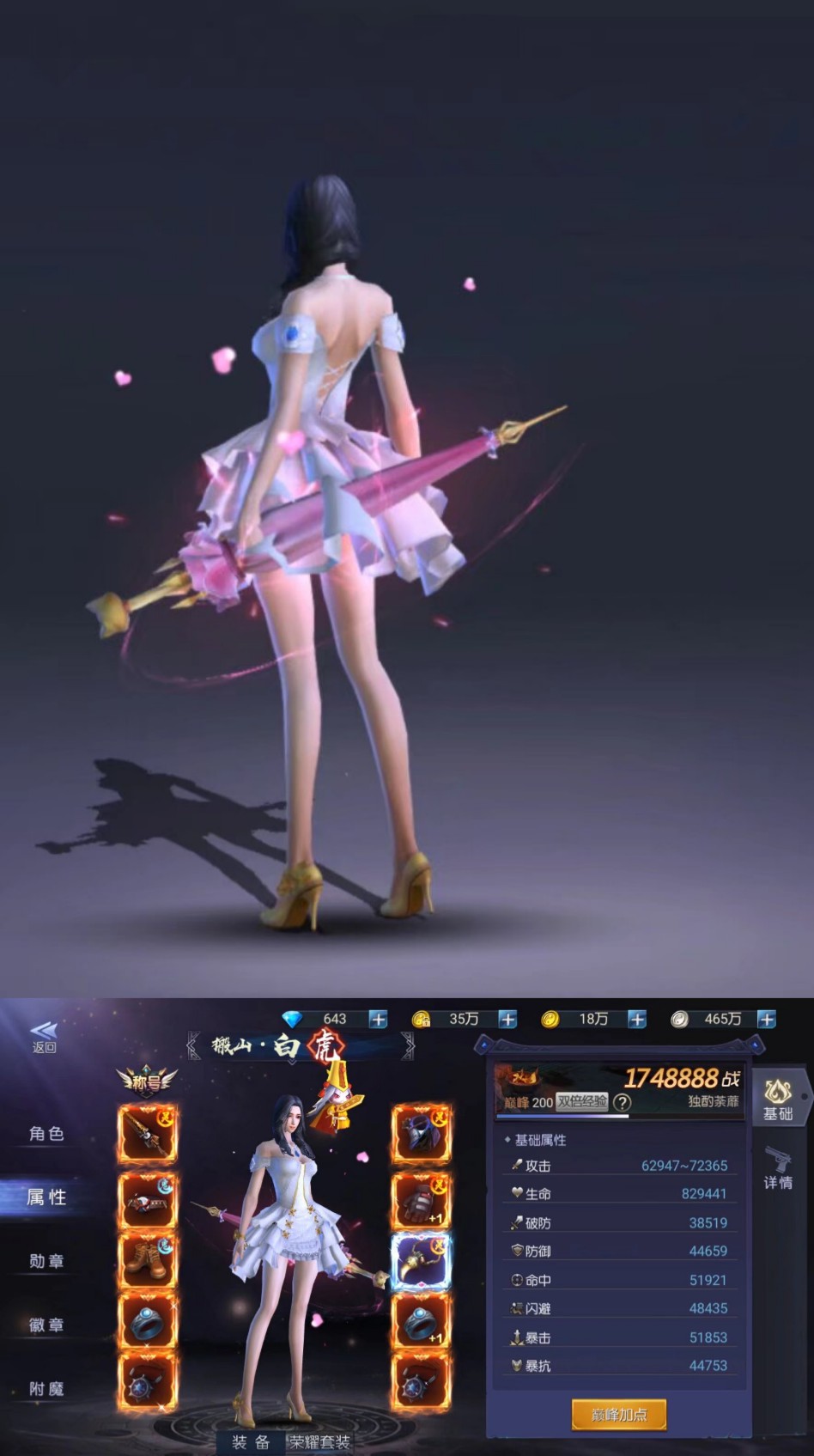Click the 巅峰加点 peak points button
The image size is (814, 1456).
[618, 1414]
